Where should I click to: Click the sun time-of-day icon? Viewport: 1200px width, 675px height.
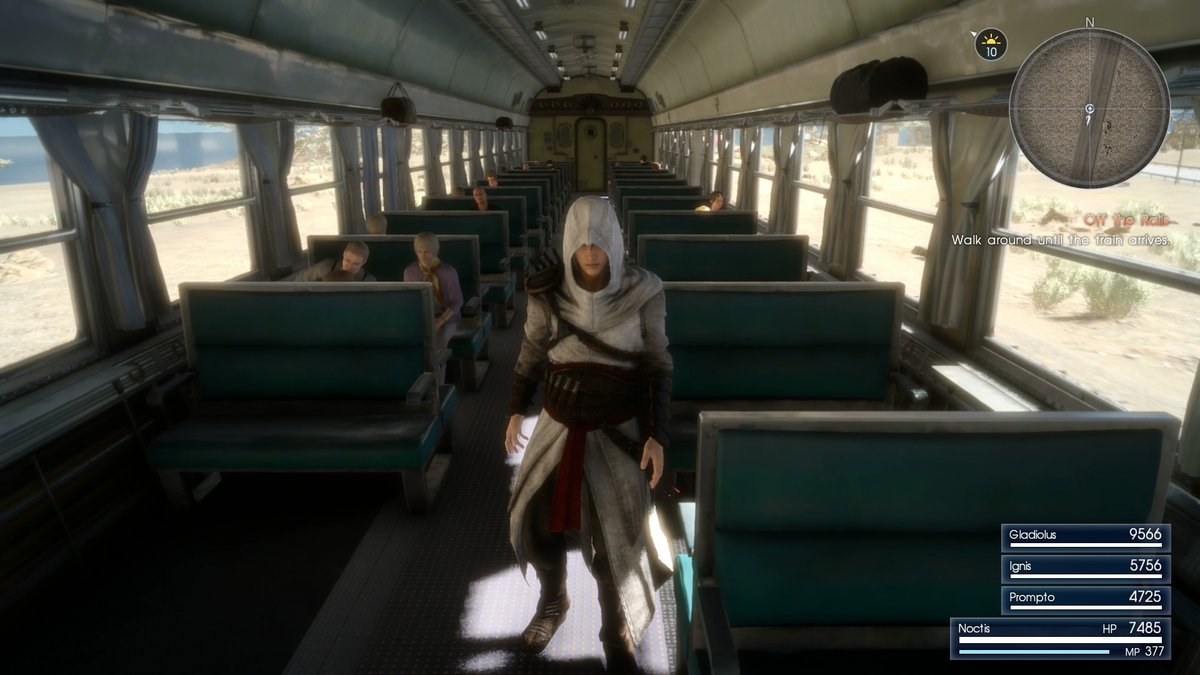[x=991, y=43]
